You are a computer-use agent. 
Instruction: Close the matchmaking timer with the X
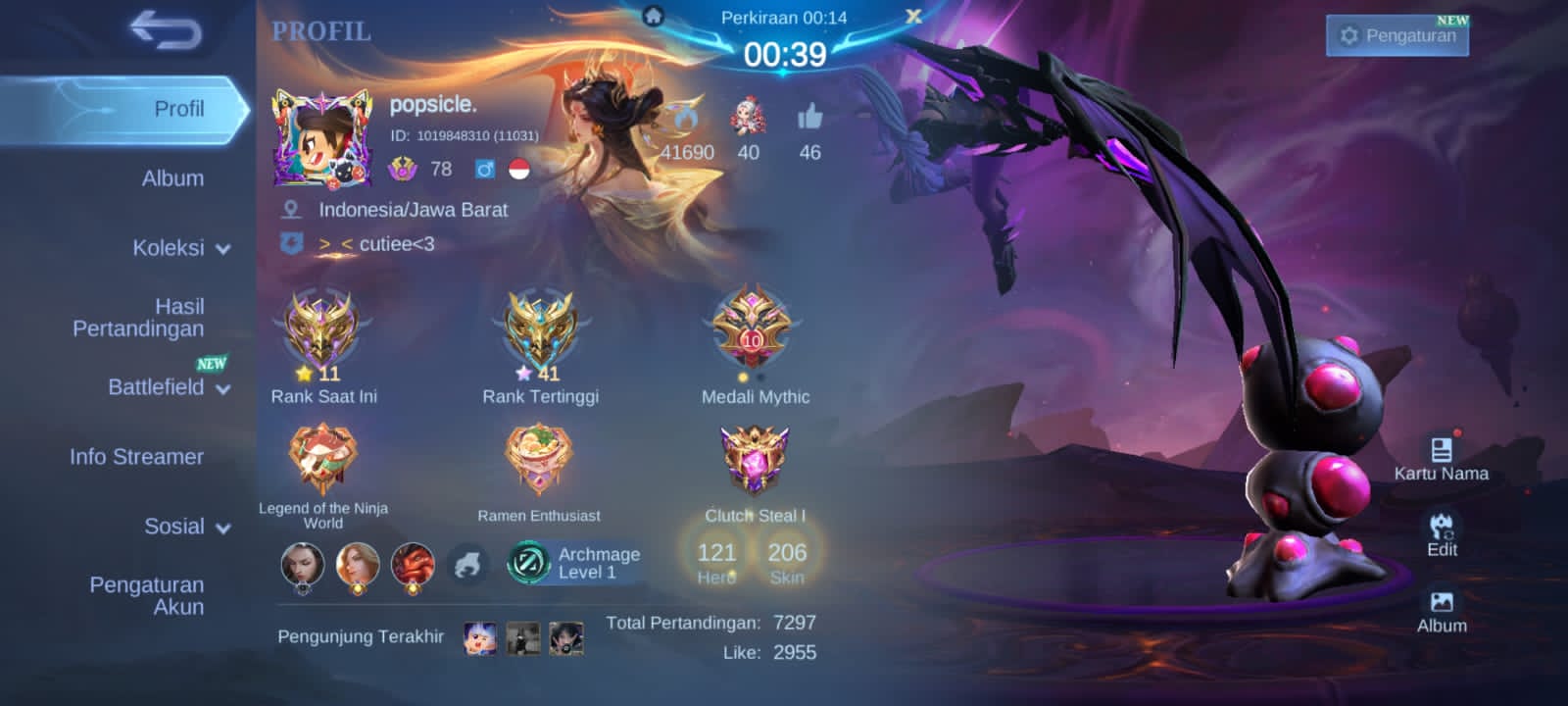(913, 17)
